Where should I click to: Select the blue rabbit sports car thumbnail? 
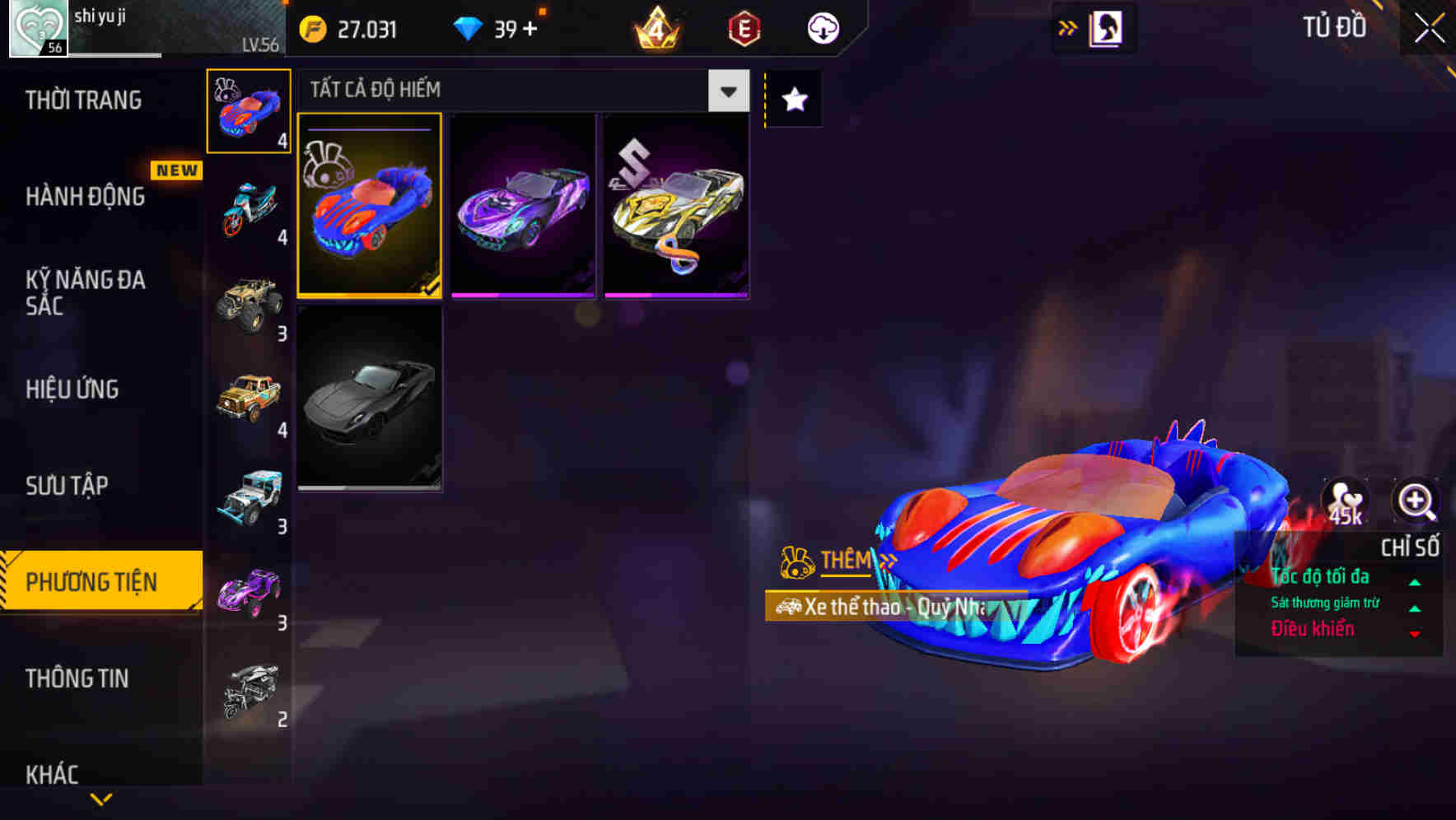pyautogui.click(x=370, y=206)
